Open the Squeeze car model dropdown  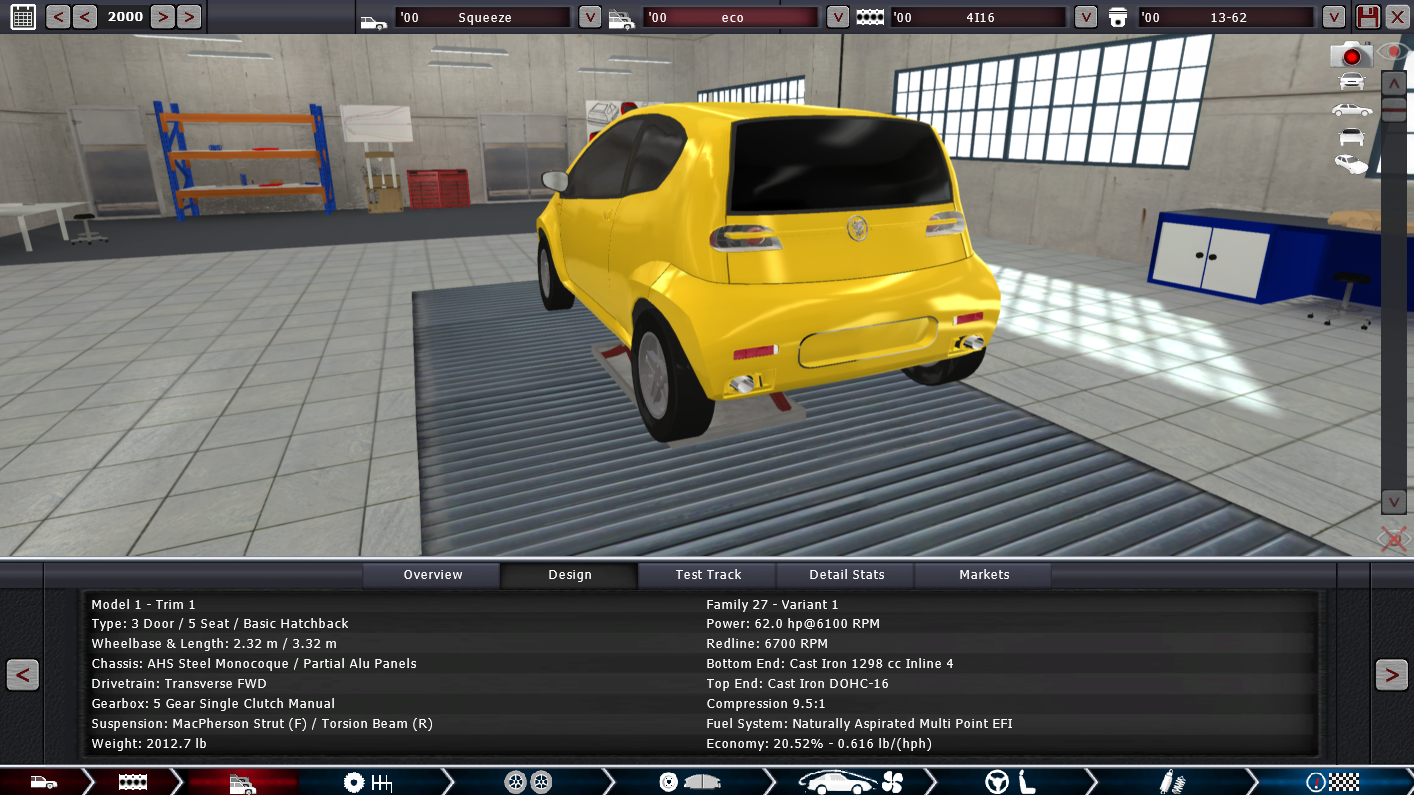590,17
